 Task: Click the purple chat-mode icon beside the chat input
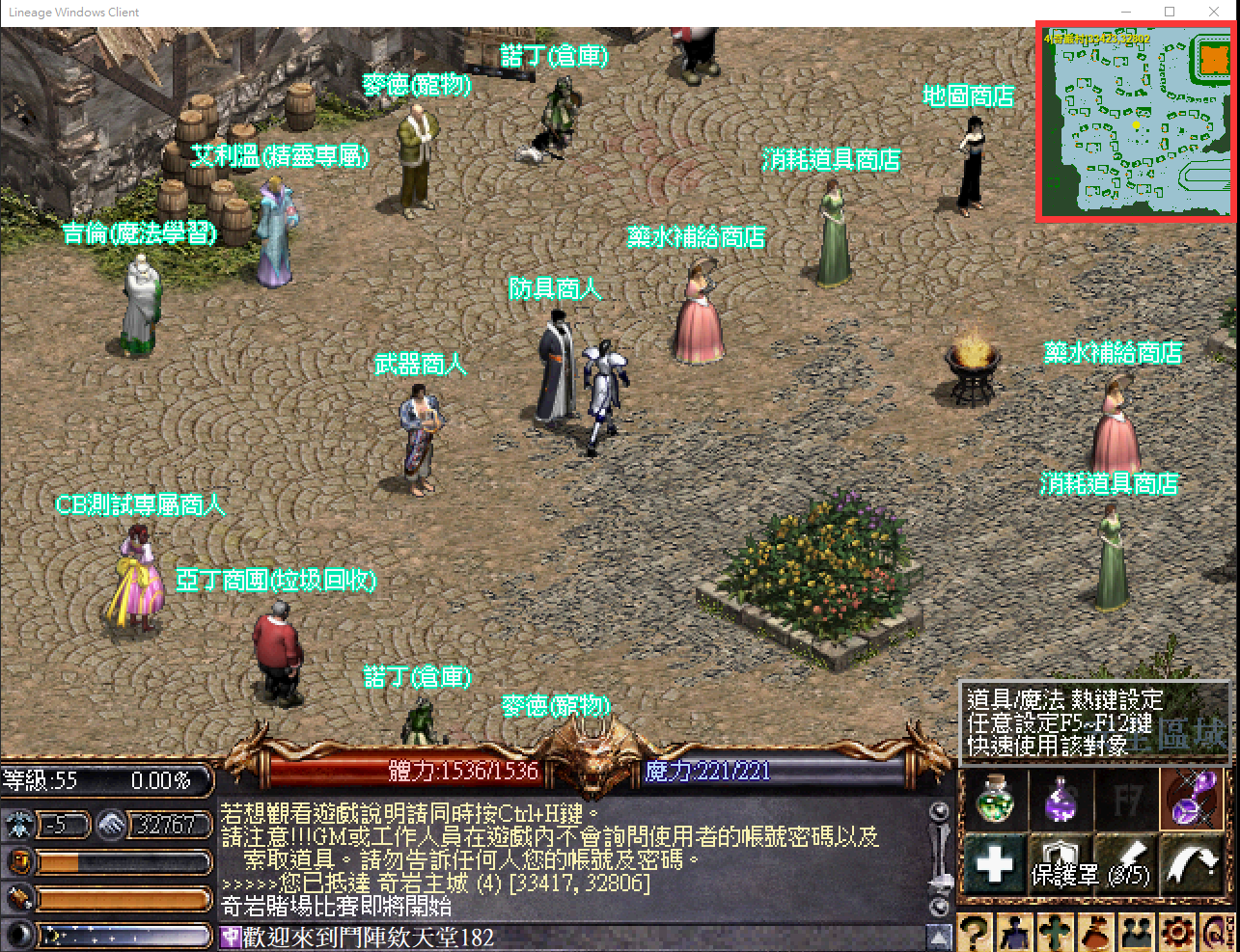click(x=231, y=938)
